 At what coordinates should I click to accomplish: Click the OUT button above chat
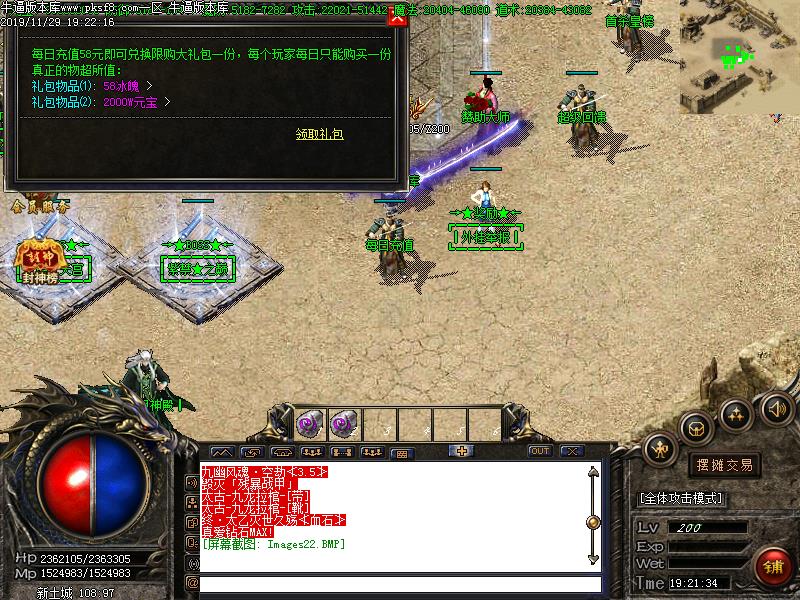point(540,451)
